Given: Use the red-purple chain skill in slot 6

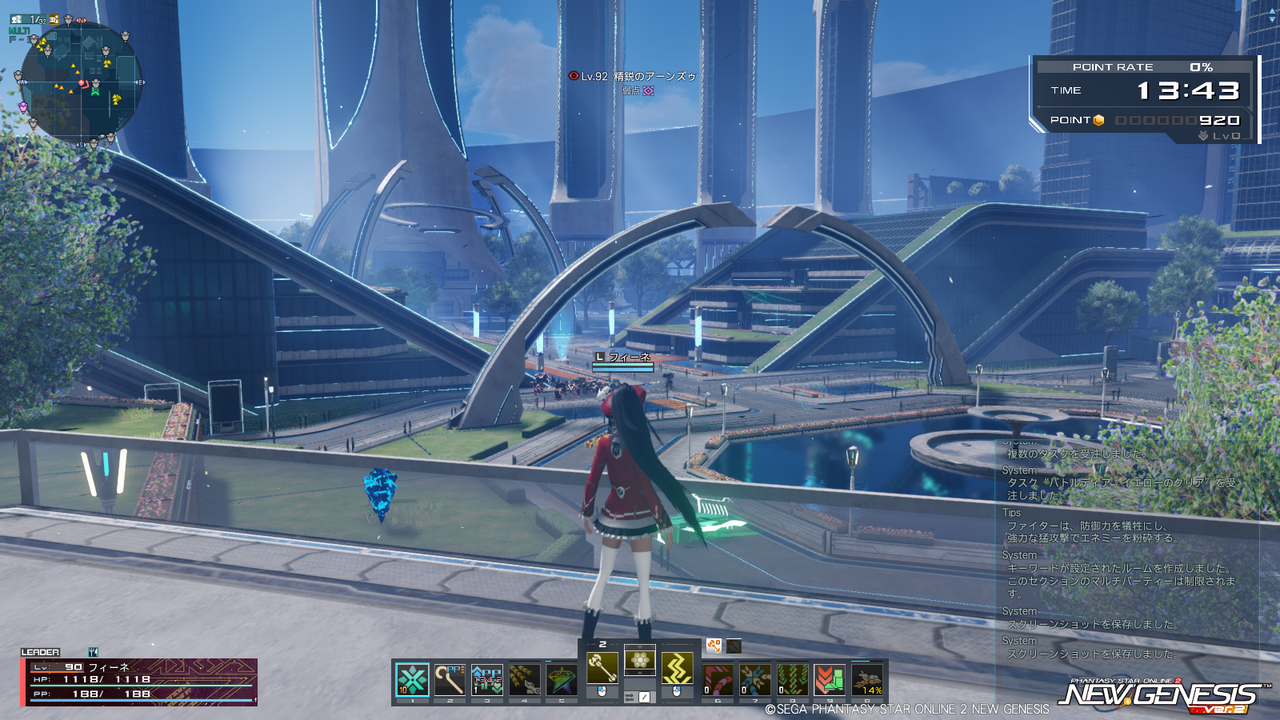Looking at the screenshot, I should 717,680.
